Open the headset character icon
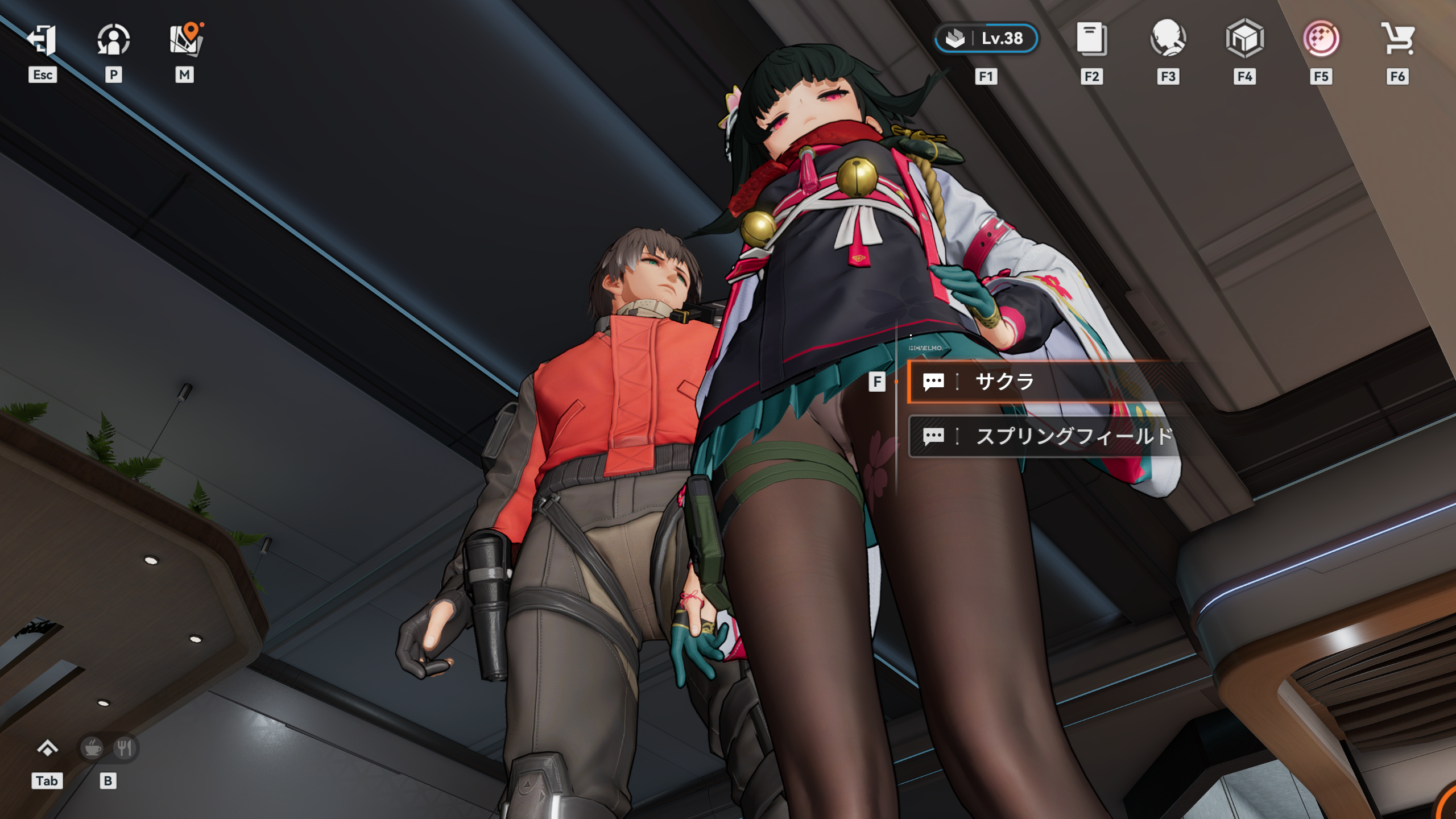This screenshot has width=1456, height=819. point(1168,39)
